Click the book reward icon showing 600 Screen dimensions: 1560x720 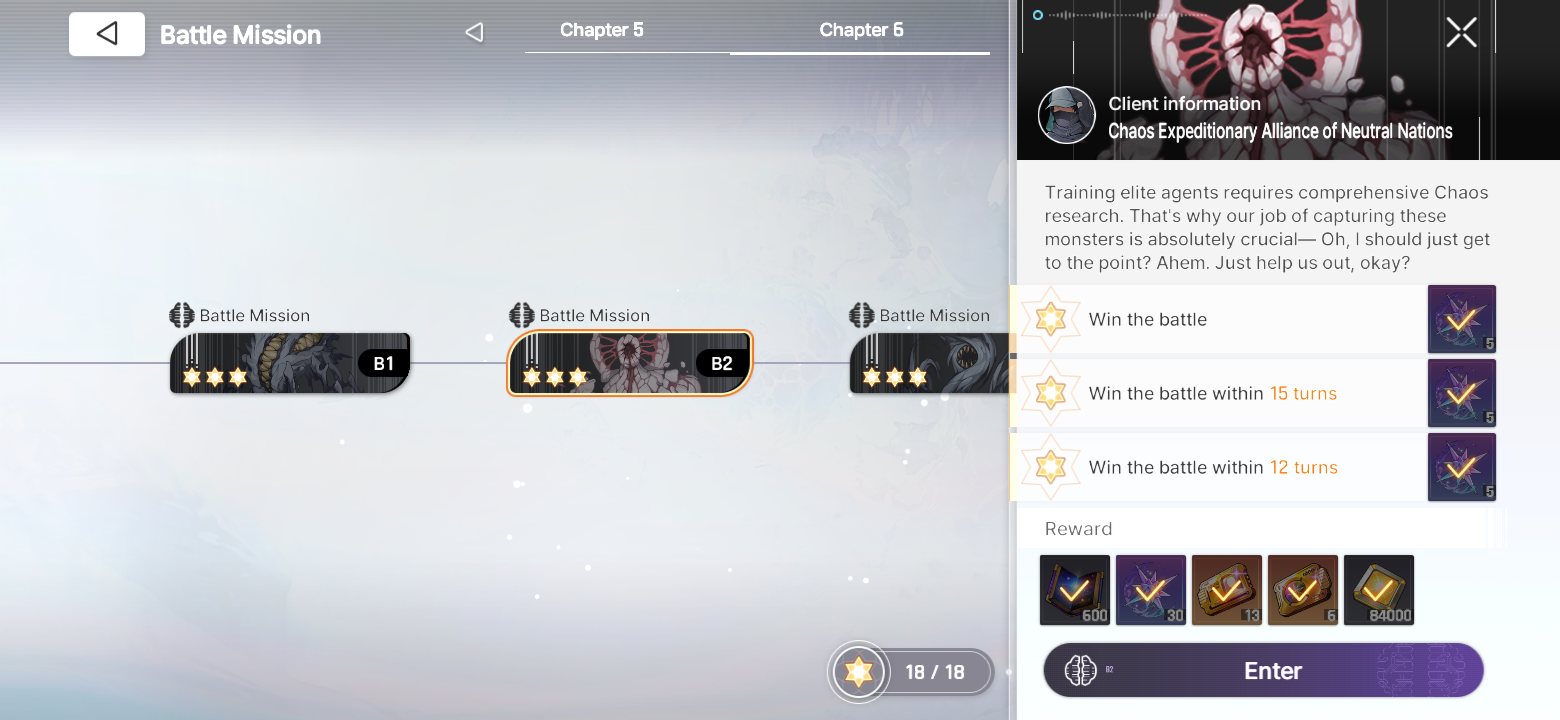[1074, 590]
